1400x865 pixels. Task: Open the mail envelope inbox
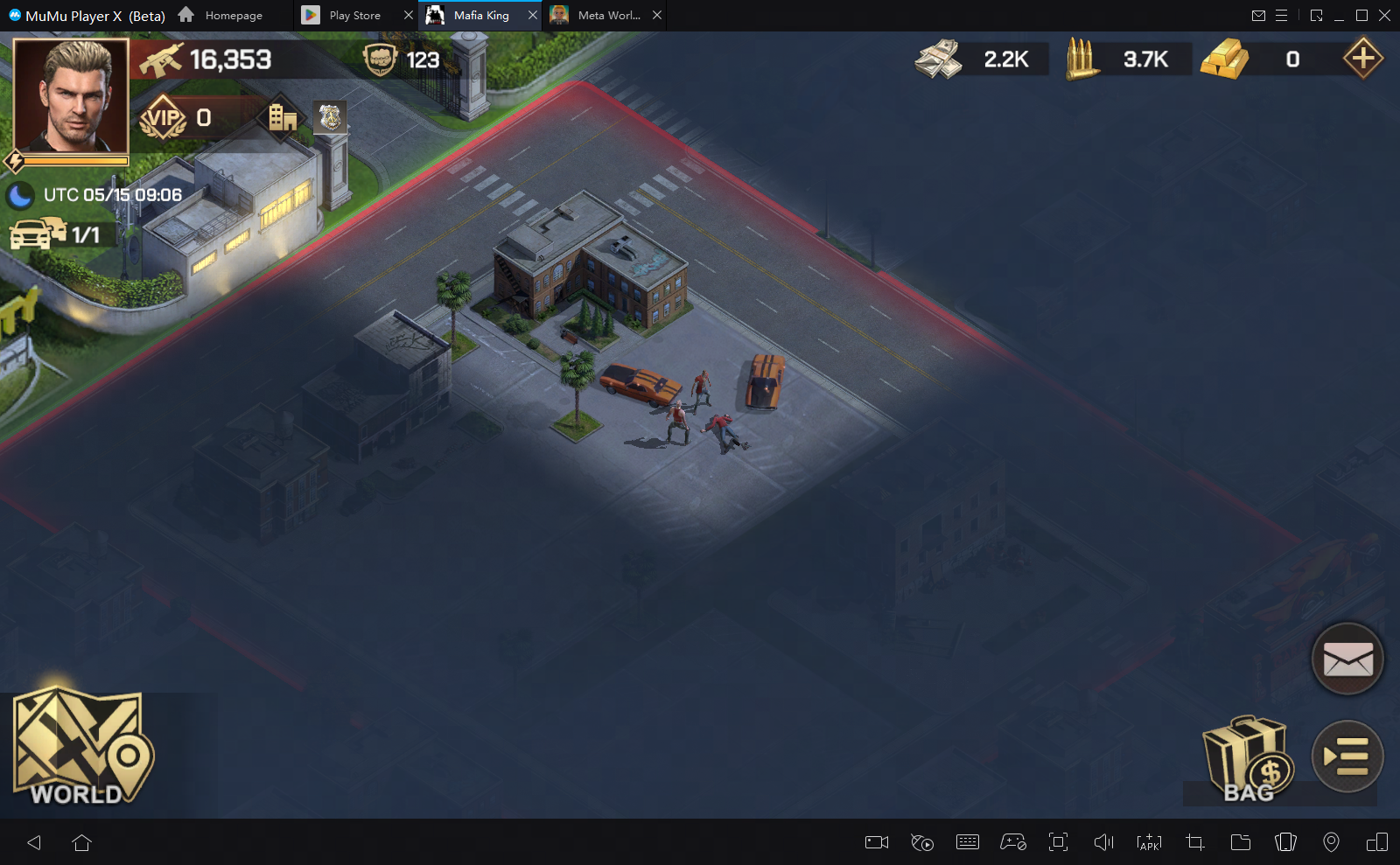1347,659
